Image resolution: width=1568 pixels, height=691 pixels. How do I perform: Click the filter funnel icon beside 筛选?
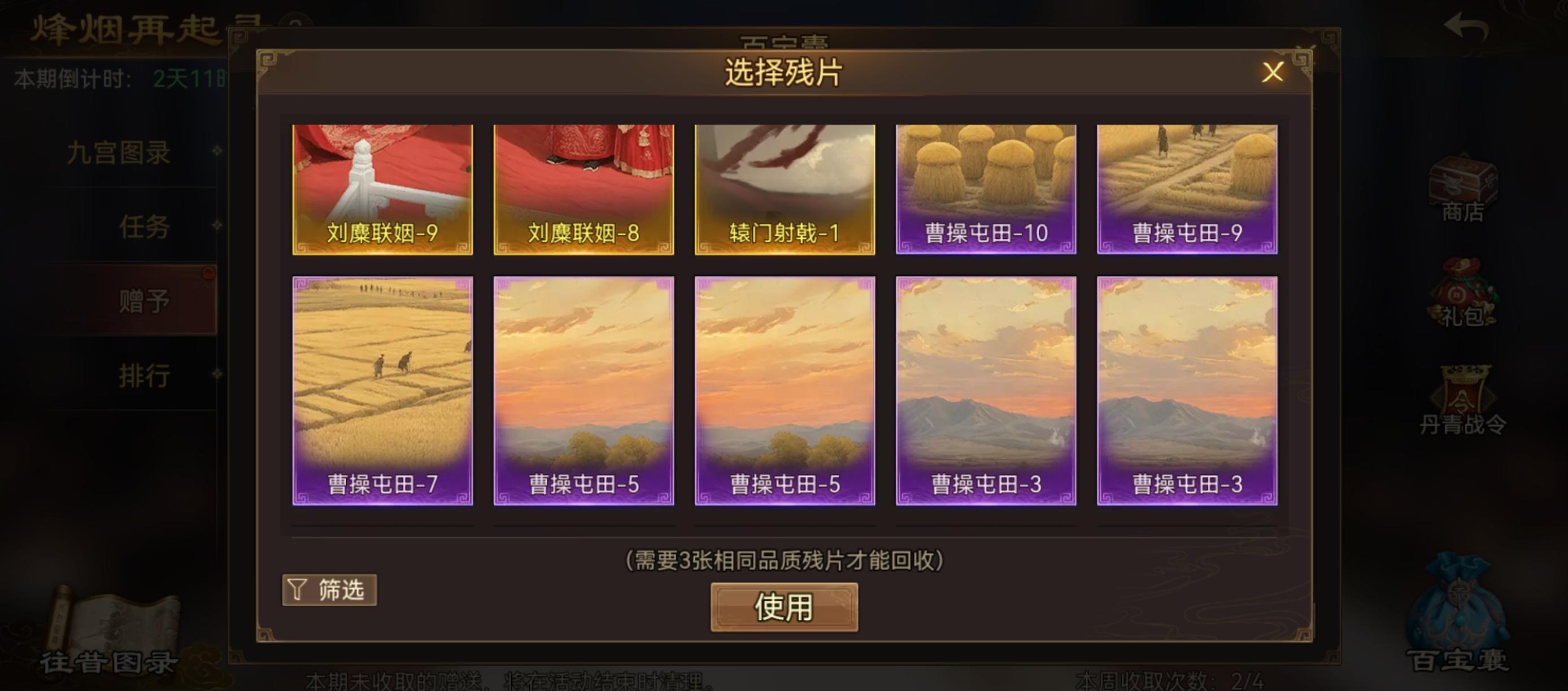[x=297, y=589]
